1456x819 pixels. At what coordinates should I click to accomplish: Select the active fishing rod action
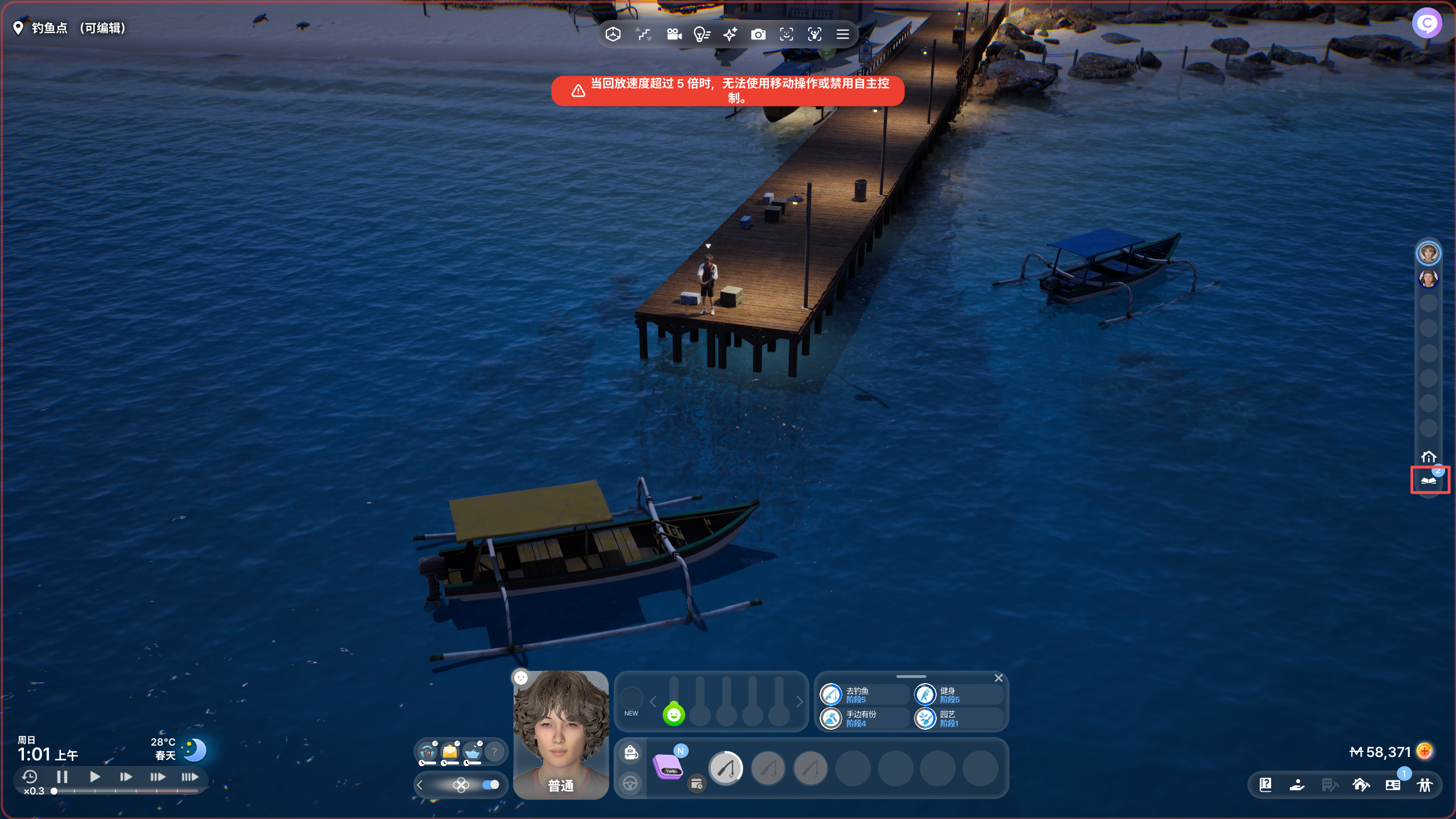726,768
